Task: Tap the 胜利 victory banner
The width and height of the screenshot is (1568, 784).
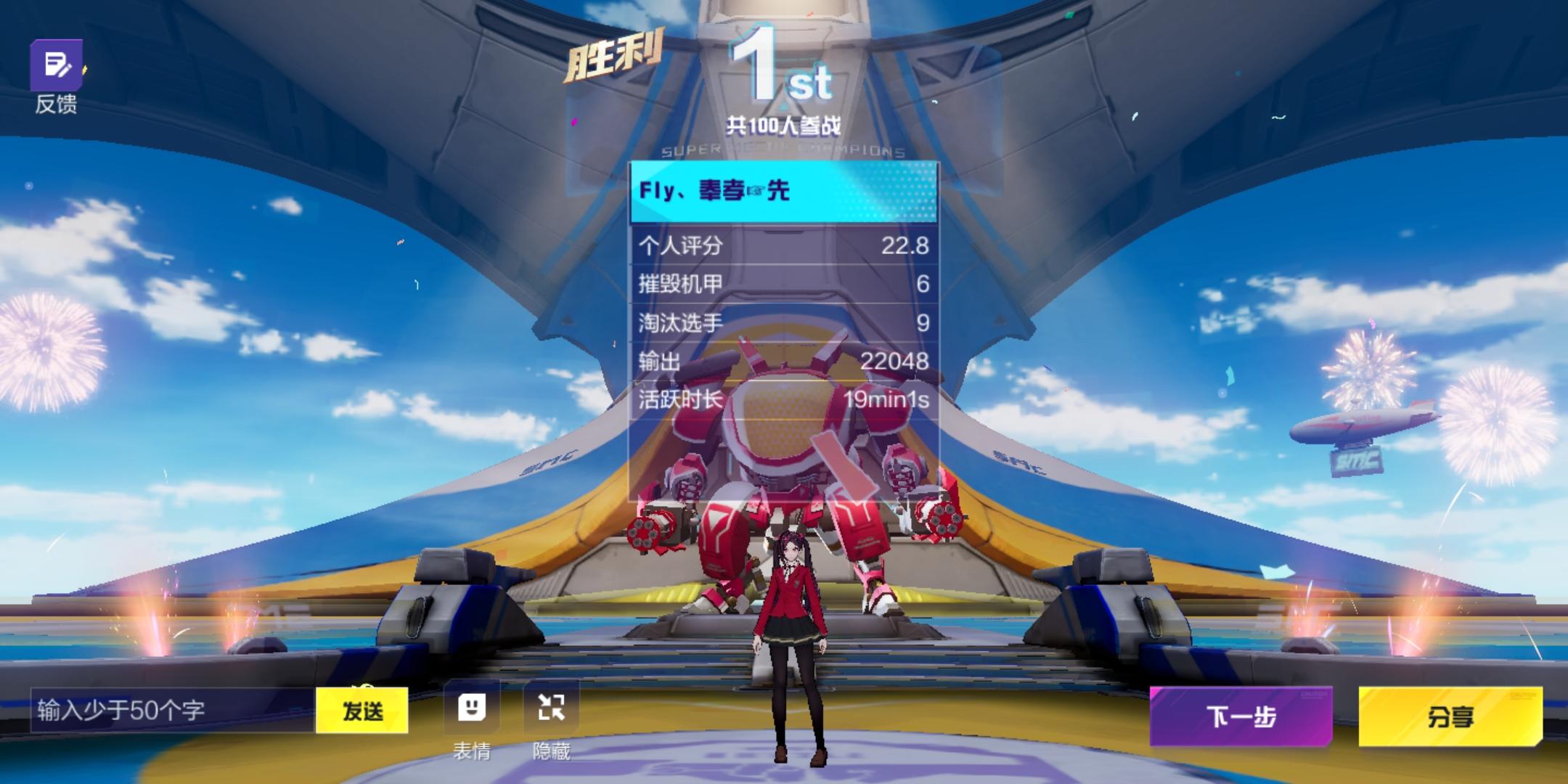Action: click(613, 52)
